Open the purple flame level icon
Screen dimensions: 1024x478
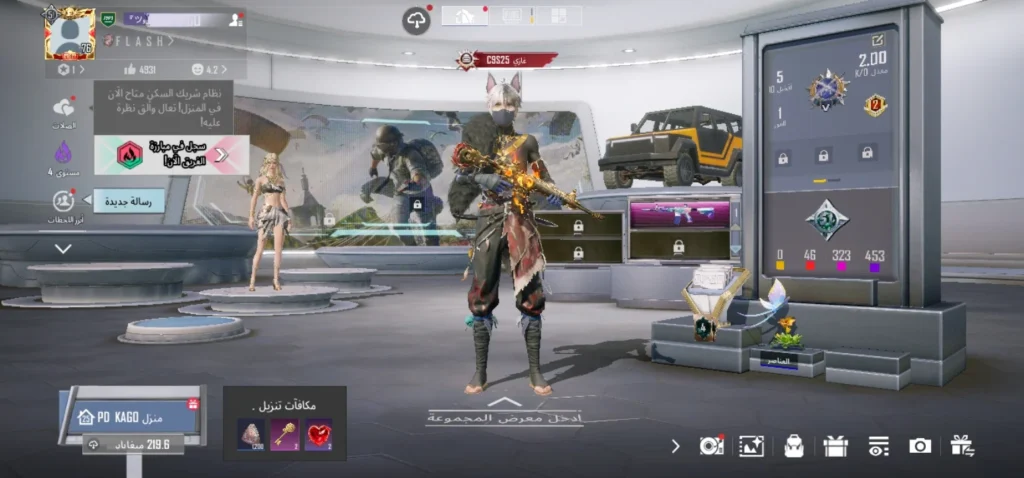[x=64, y=154]
